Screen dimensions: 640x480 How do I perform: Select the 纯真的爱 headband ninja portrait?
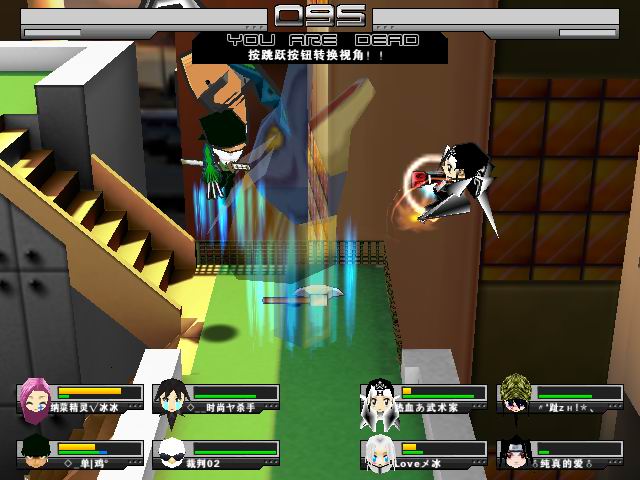[515, 451]
